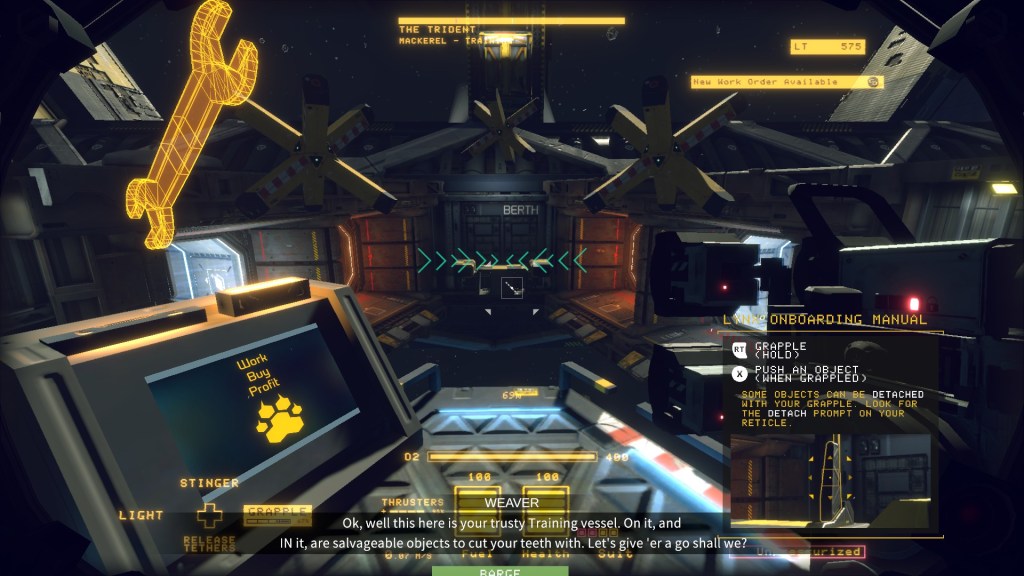This screenshot has width=1024, height=576.
Task: Select the green Barge indicator
Action: coord(499,571)
